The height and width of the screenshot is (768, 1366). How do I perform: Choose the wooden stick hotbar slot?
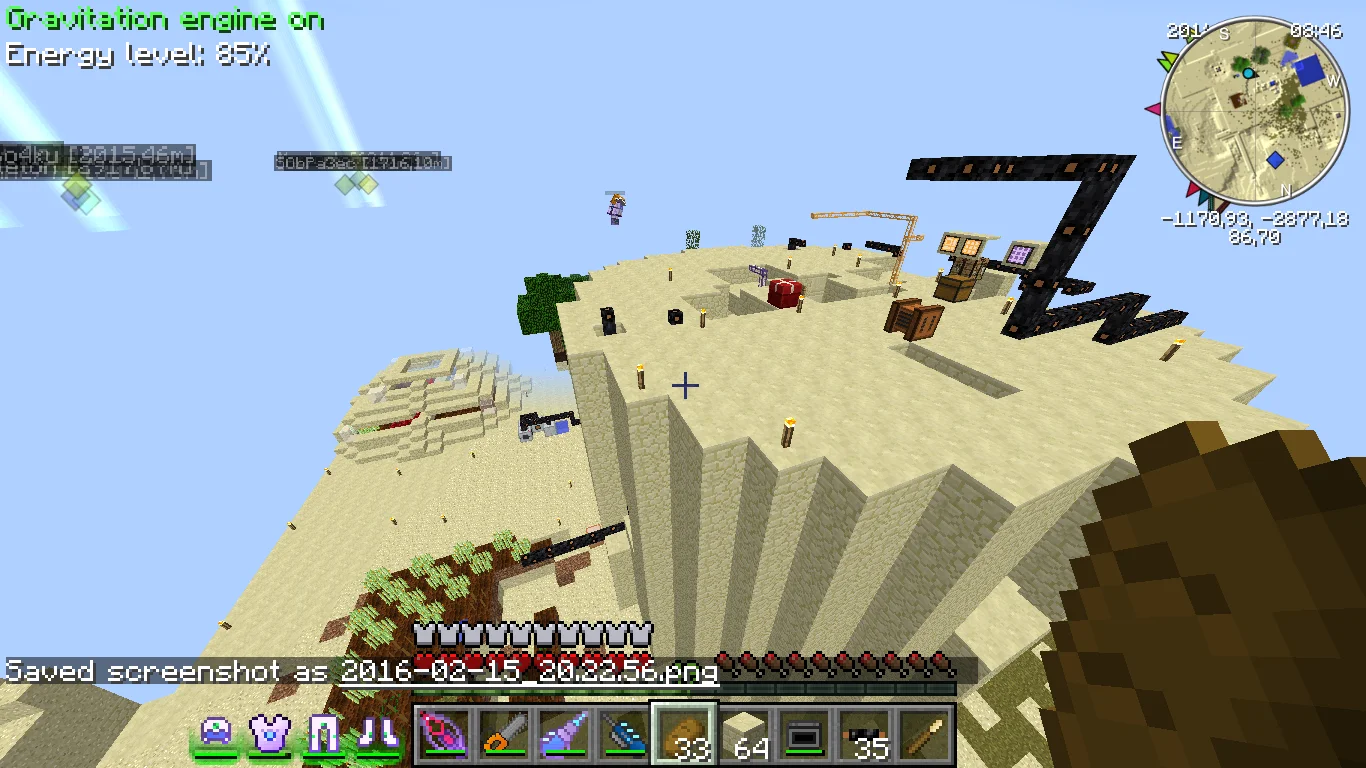927,735
